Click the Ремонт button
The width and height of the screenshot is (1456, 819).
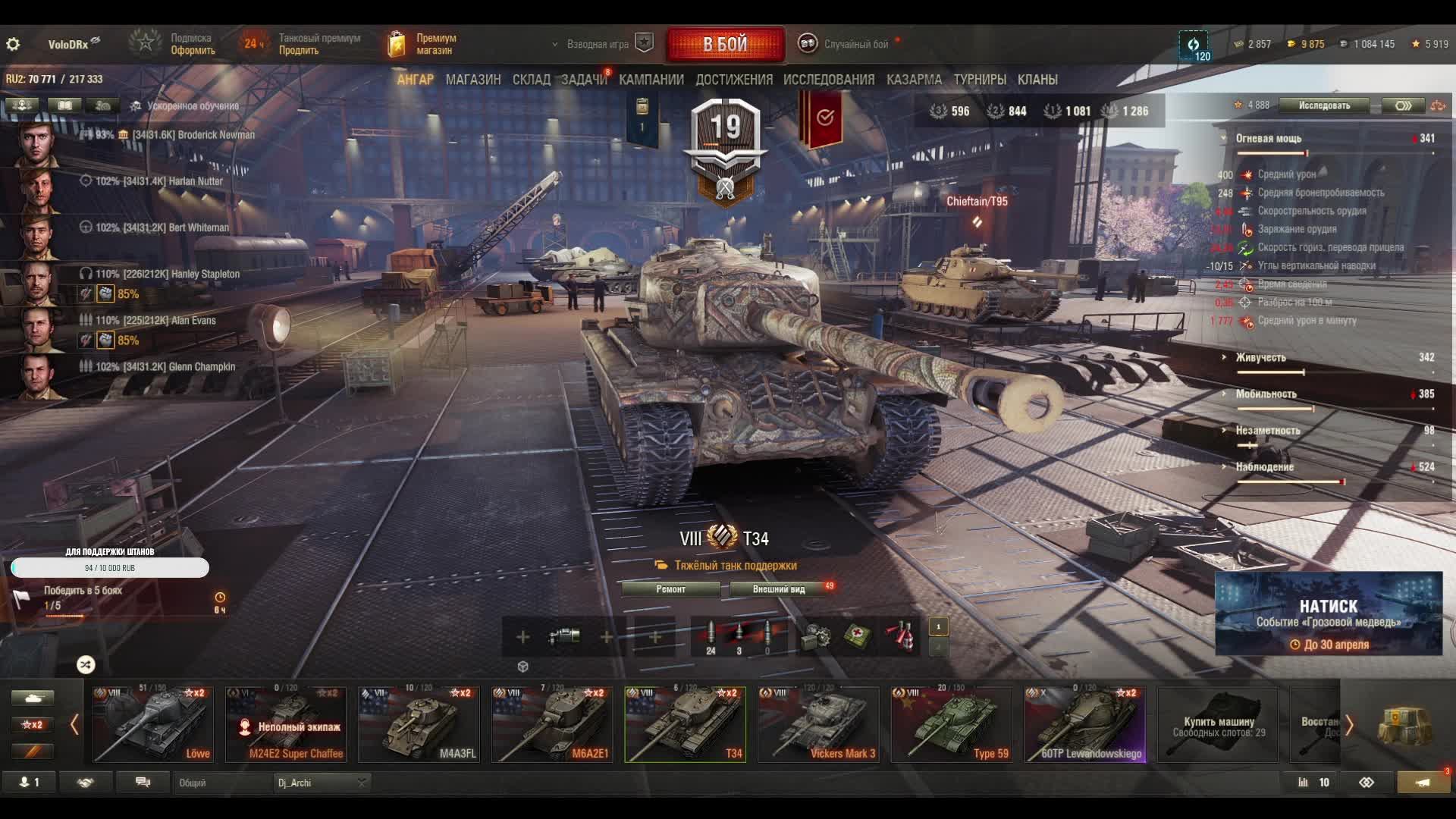pos(670,589)
